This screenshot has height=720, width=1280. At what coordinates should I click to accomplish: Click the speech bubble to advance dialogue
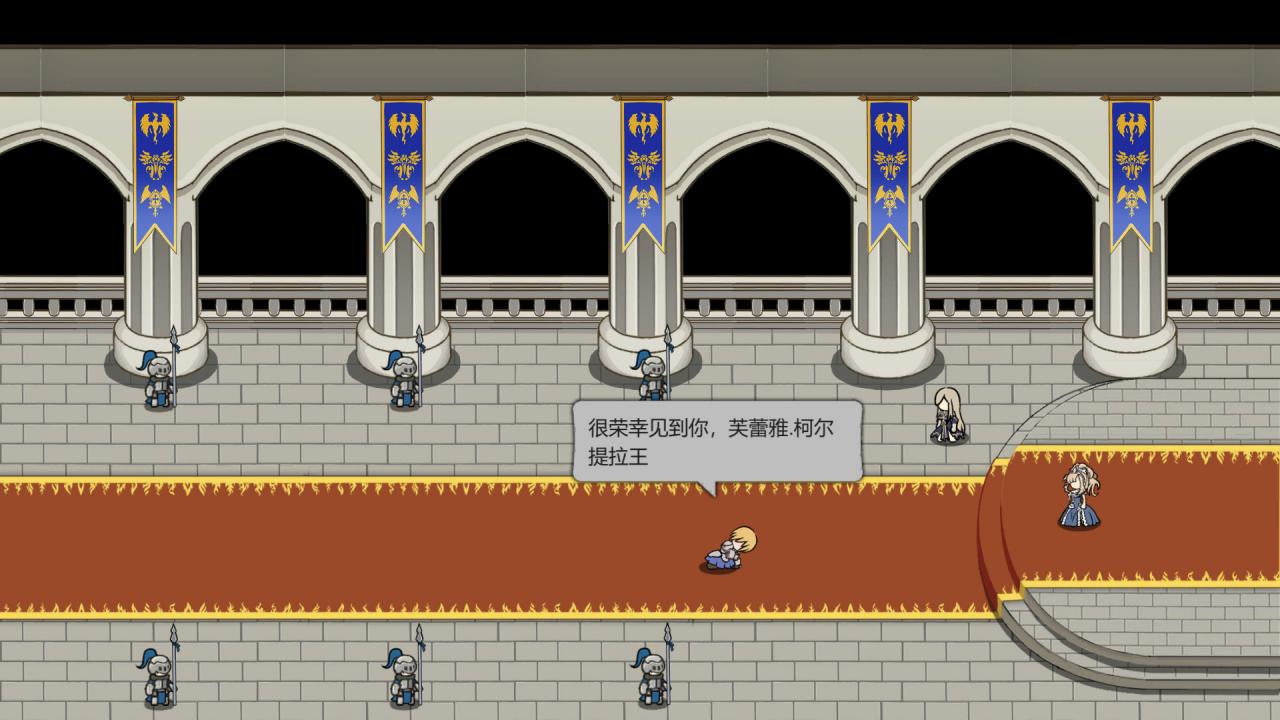coord(716,442)
